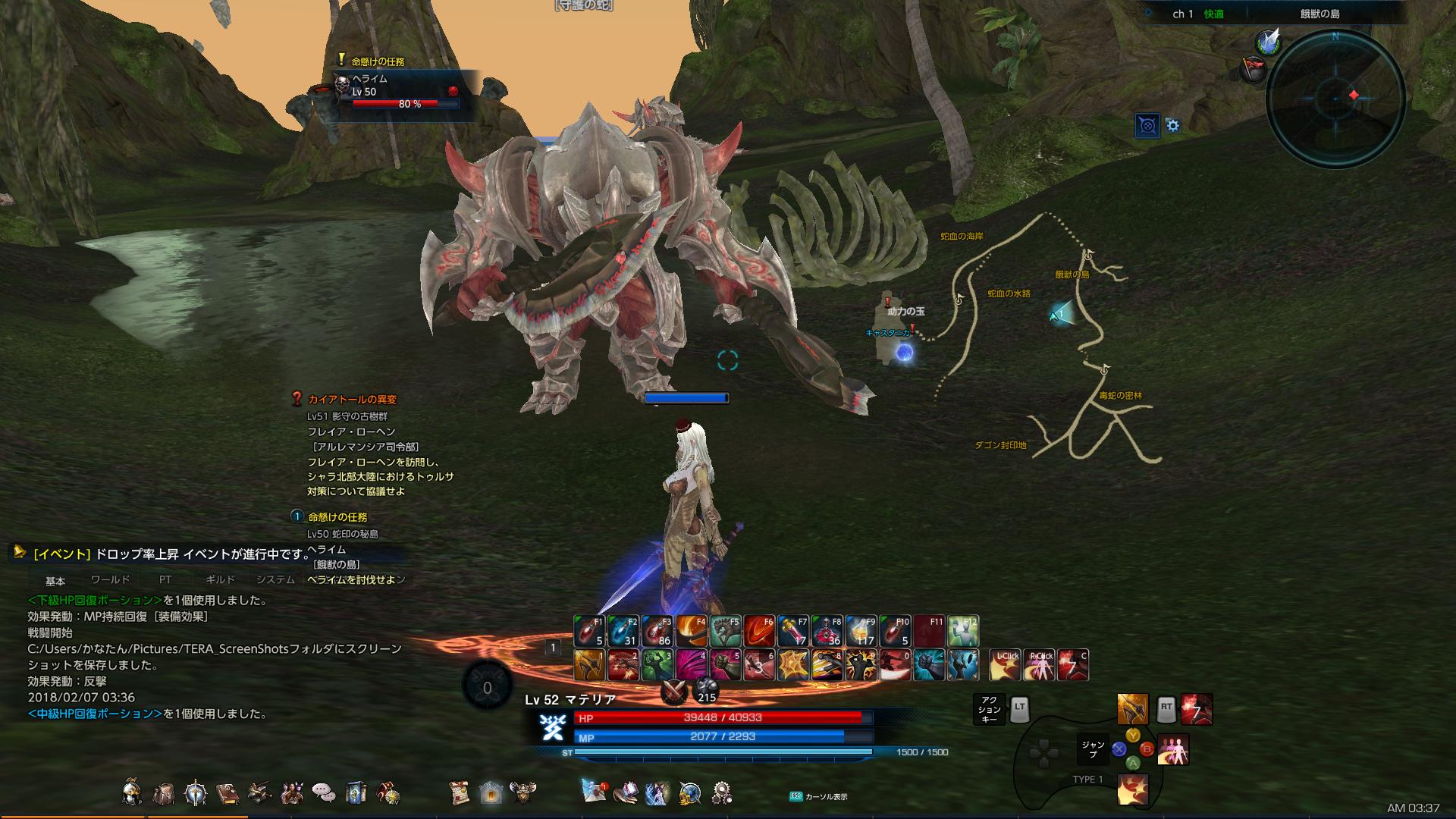Switch to the ワールド chat tab

coord(110,580)
